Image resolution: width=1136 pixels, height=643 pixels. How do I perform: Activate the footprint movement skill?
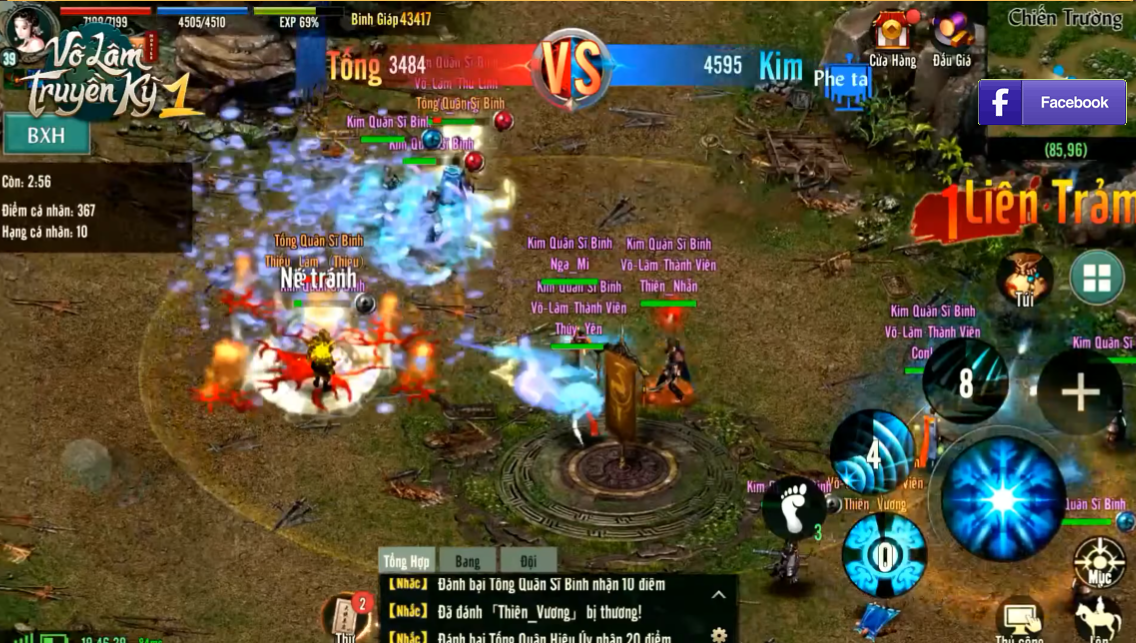[794, 506]
